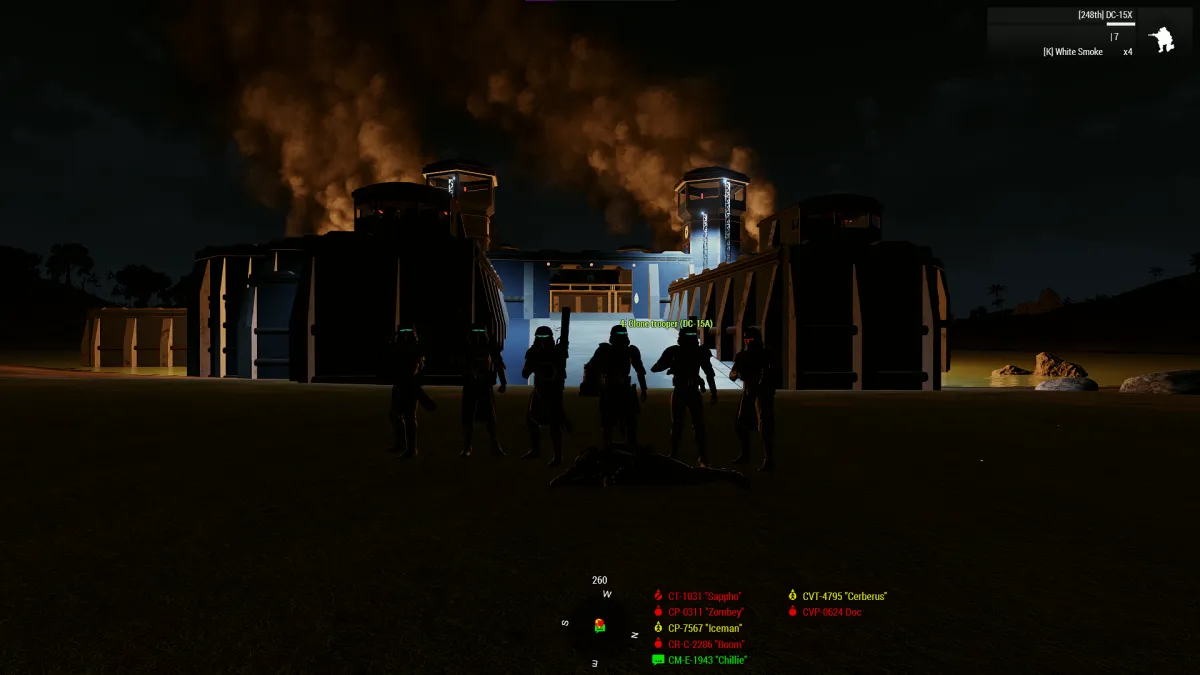The height and width of the screenshot is (675, 1200).
Task: Select squad member CT-1031 "Sappho"
Action: click(704, 596)
